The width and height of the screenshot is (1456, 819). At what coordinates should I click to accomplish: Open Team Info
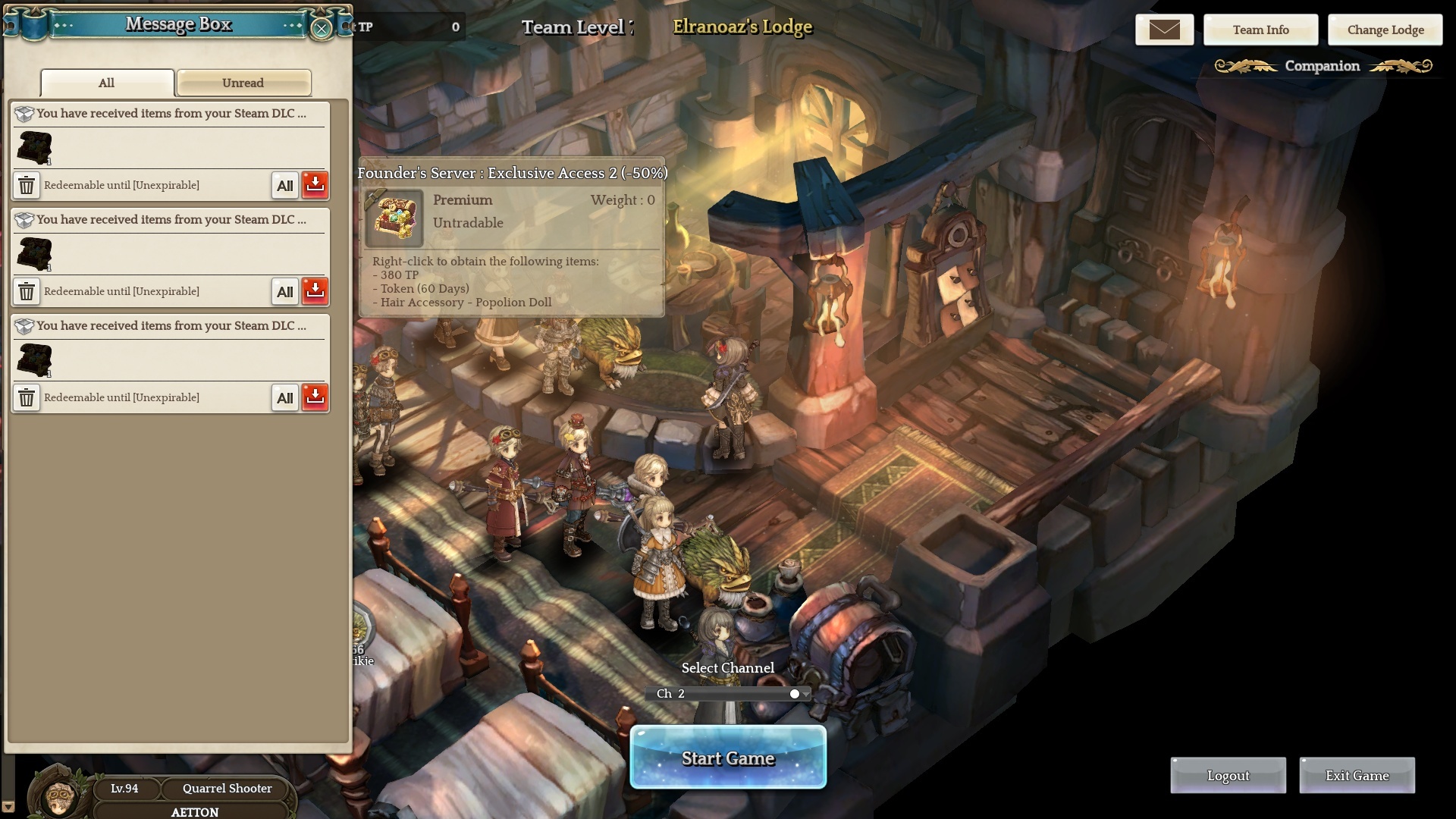pyautogui.click(x=1260, y=30)
